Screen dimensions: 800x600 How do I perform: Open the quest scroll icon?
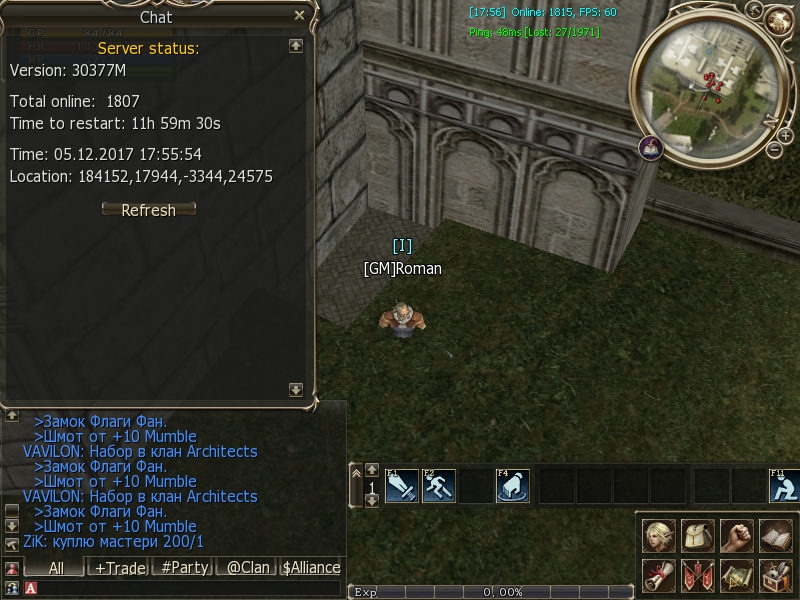pos(659,575)
